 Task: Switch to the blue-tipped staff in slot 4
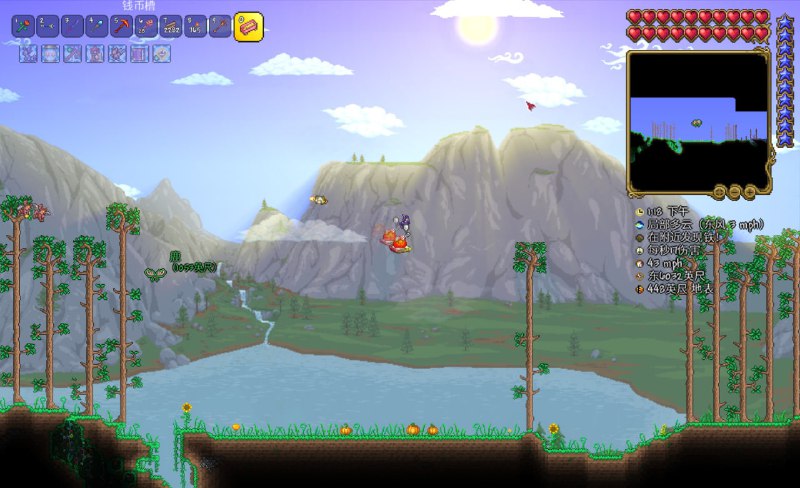[x=96, y=27]
